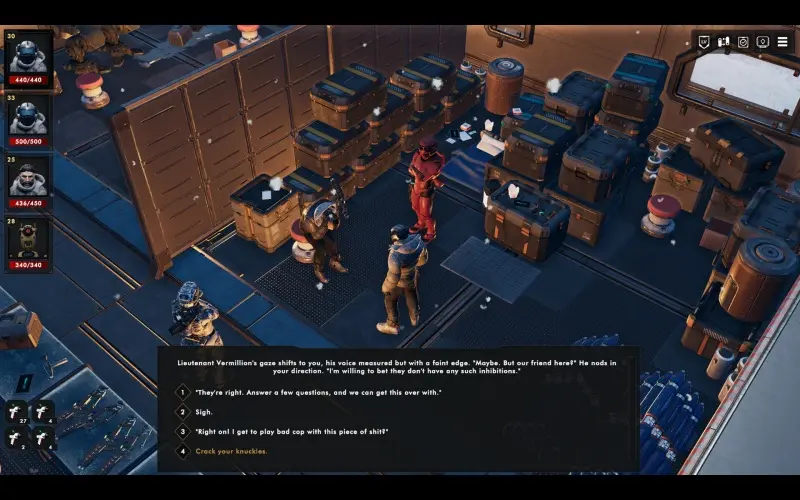Select the "Sigh." dialogue option
The width and height of the screenshot is (800, 500).
(x=203, y=411)
